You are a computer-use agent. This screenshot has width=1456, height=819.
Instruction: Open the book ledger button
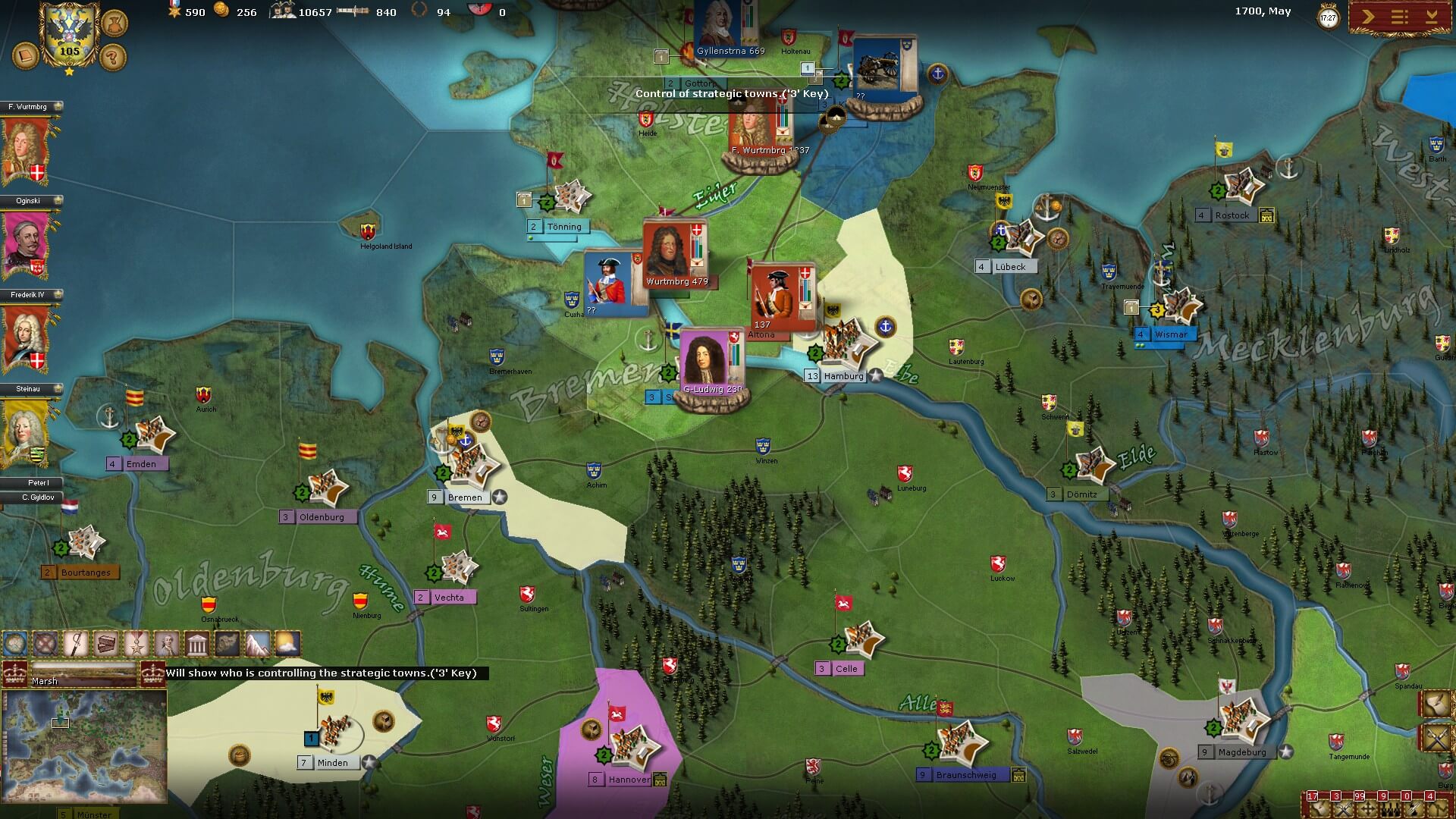(25, 55)
